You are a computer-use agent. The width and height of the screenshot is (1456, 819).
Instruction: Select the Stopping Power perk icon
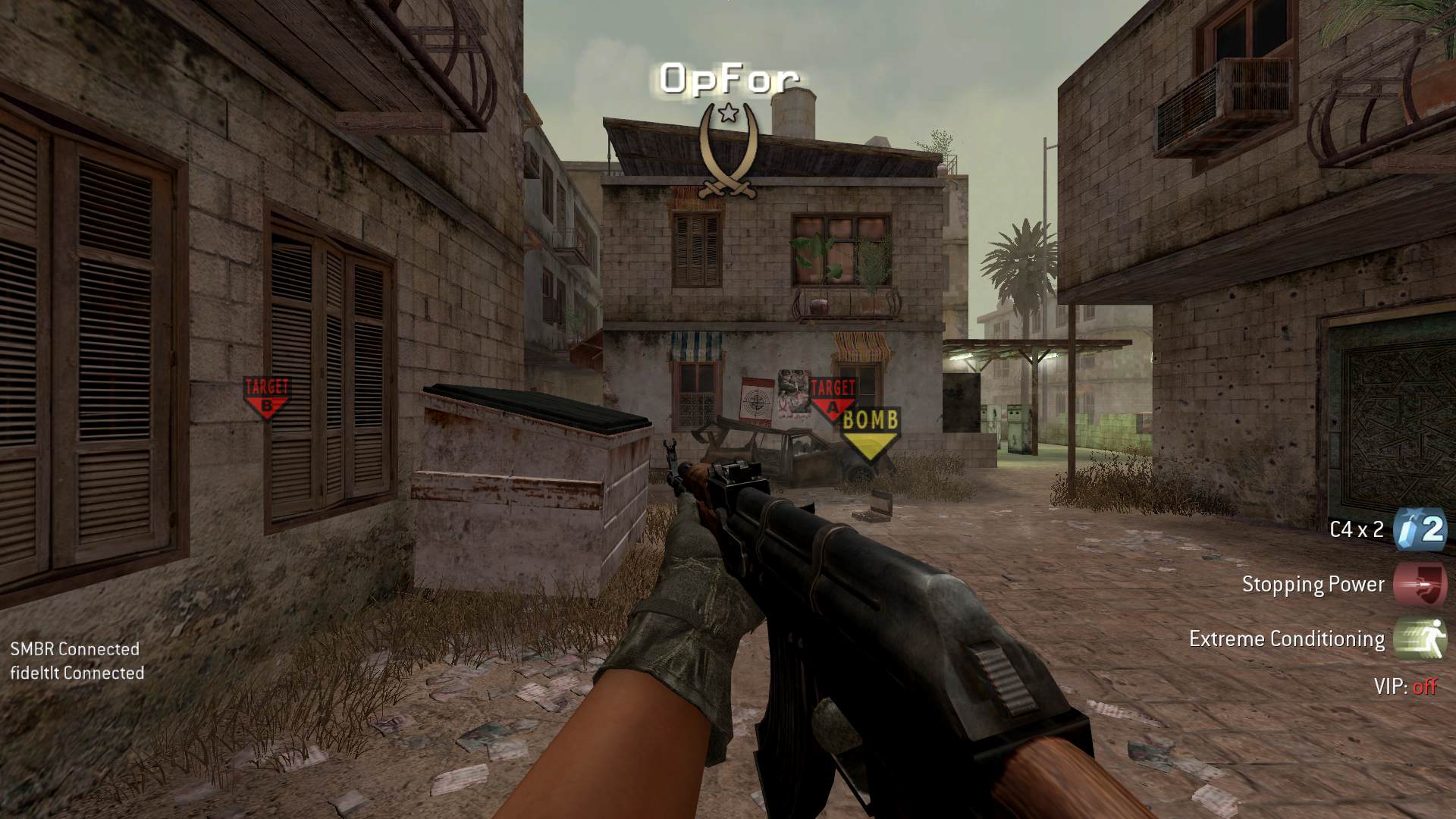click(1420, 584)
